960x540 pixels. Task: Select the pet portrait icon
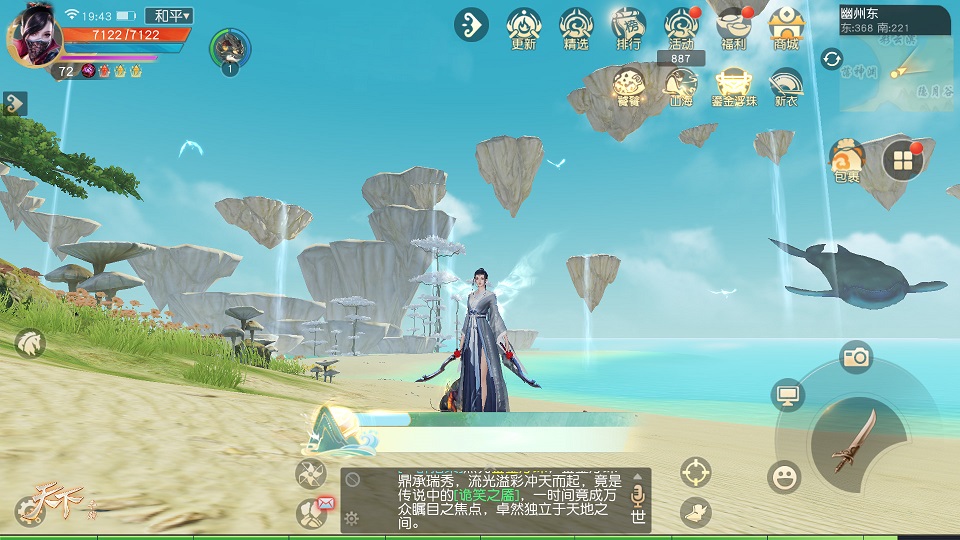click(x=230, y=47)
